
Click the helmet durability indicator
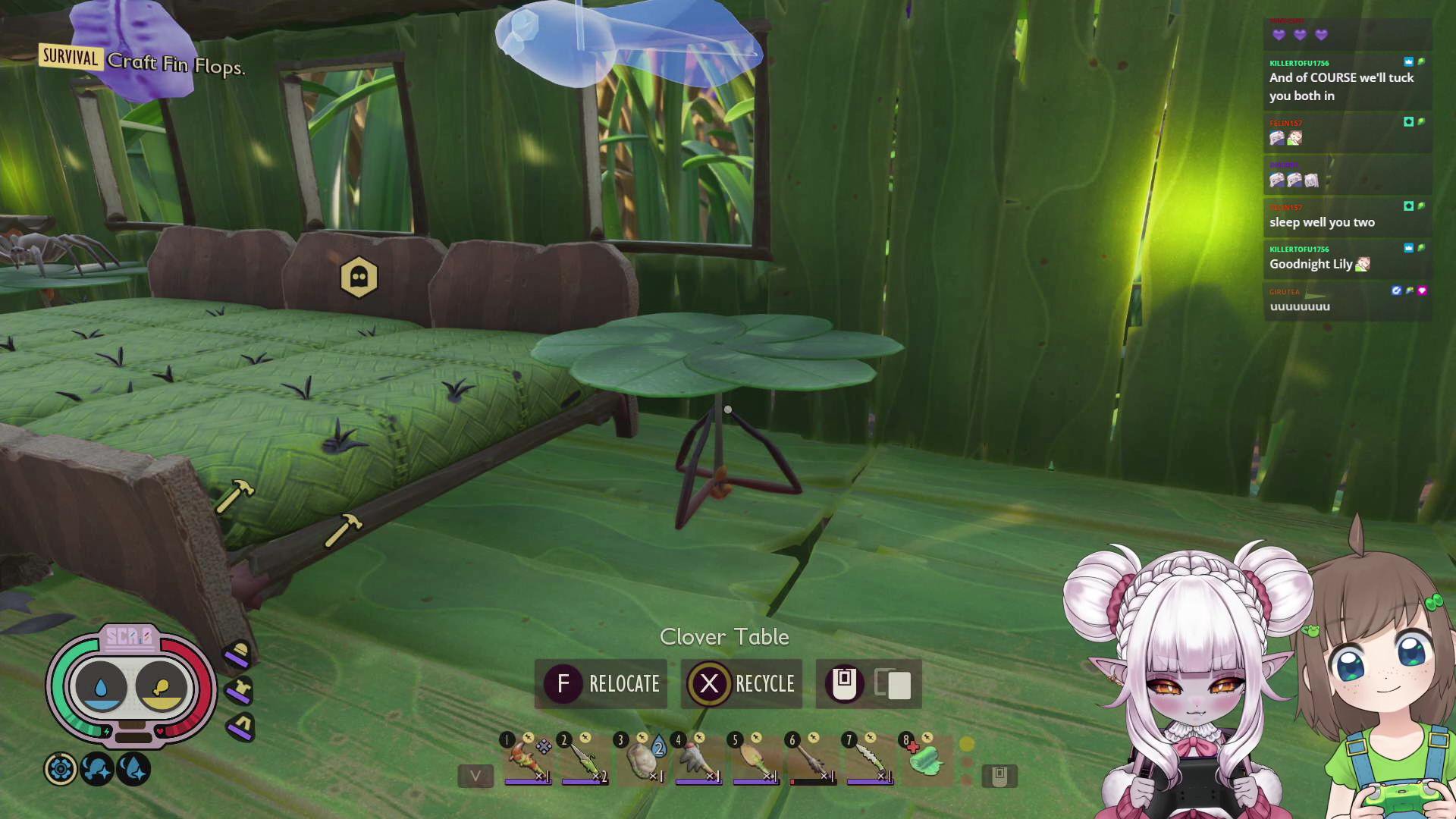pos(237,654)
